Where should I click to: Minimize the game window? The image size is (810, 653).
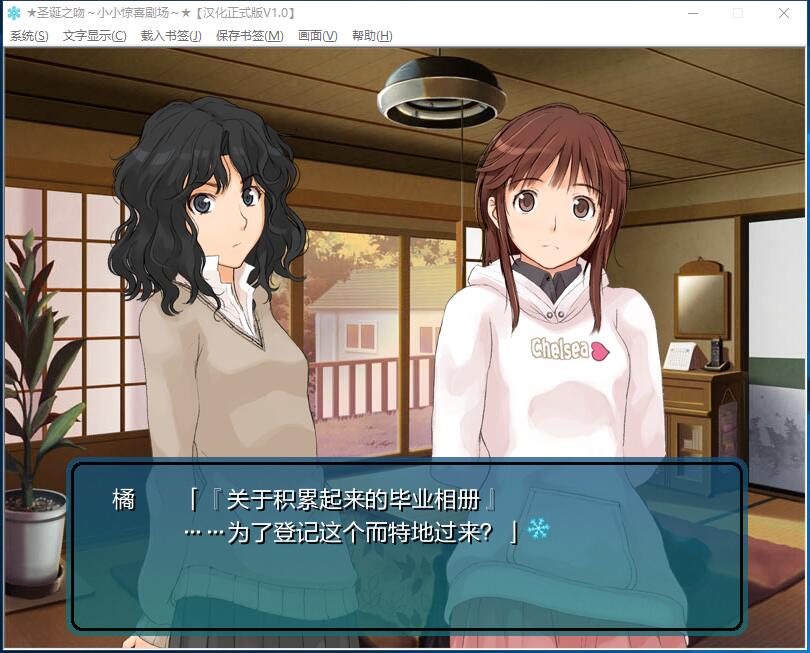(x=692, y=13)
